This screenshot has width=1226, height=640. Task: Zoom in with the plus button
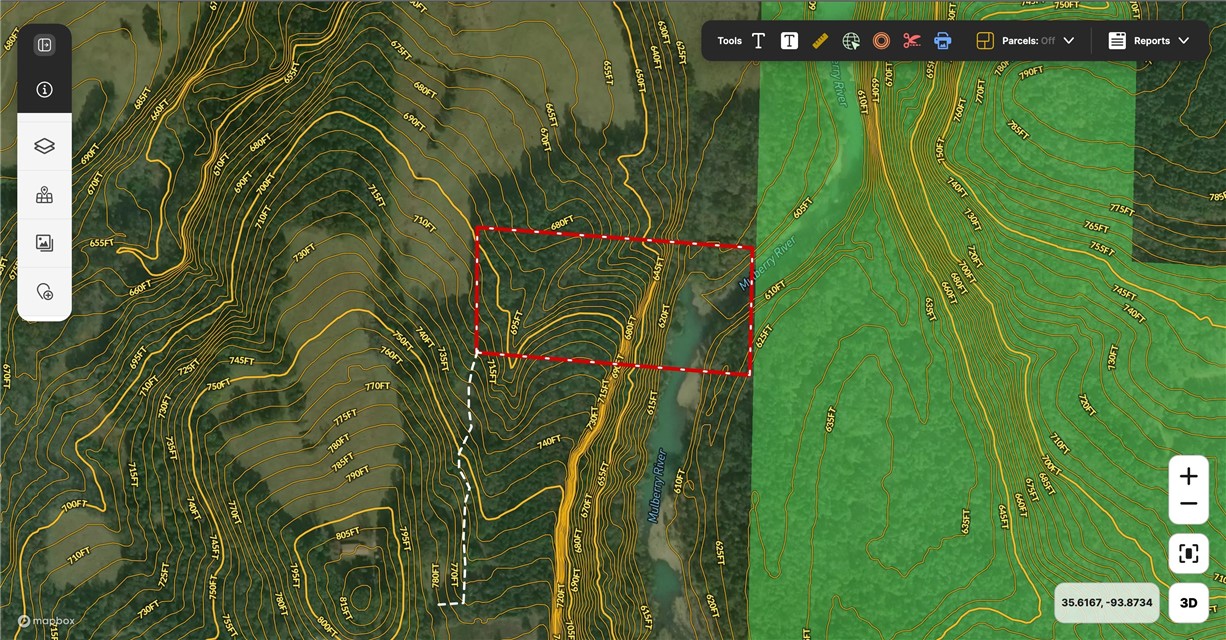[1188, 477]
